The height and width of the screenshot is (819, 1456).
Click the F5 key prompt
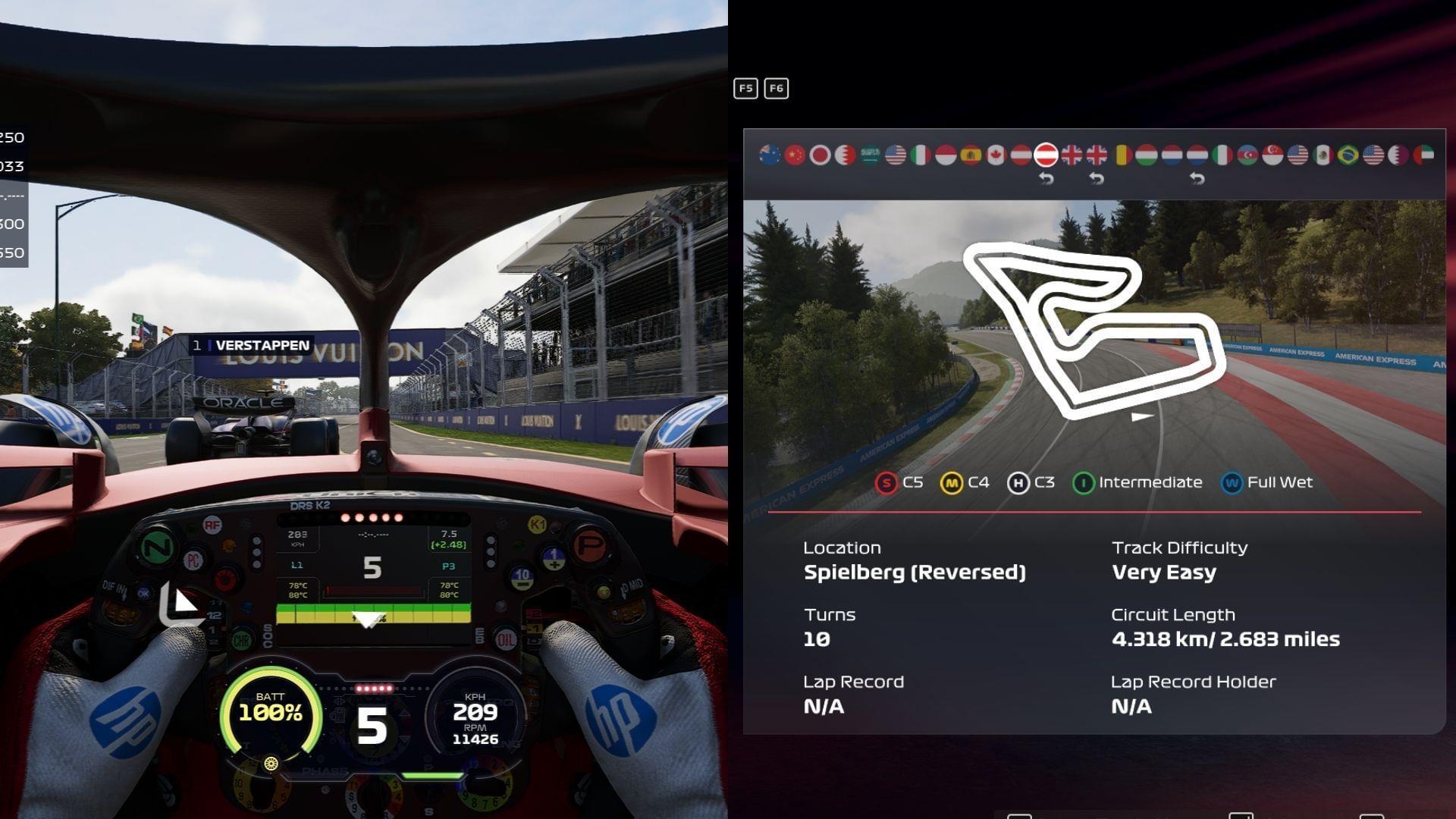coord(745,88)
